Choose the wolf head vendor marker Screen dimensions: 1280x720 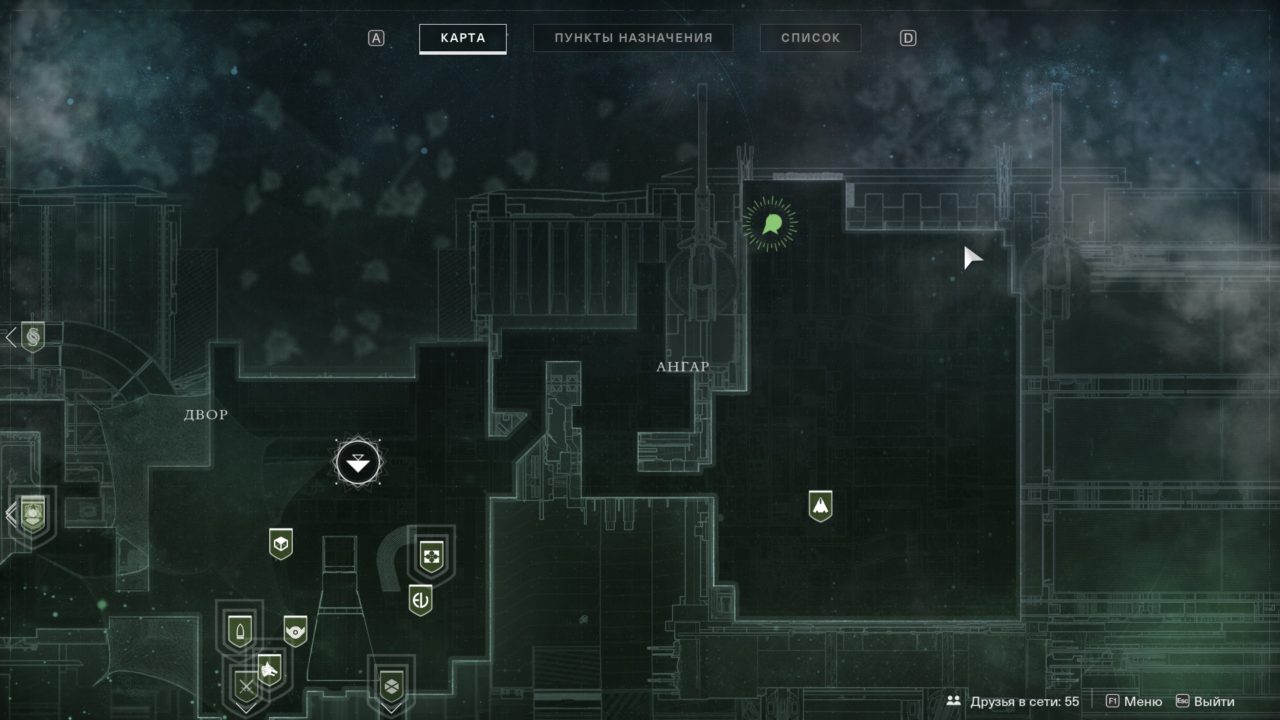pyautogui.click(x=268, y=667)
